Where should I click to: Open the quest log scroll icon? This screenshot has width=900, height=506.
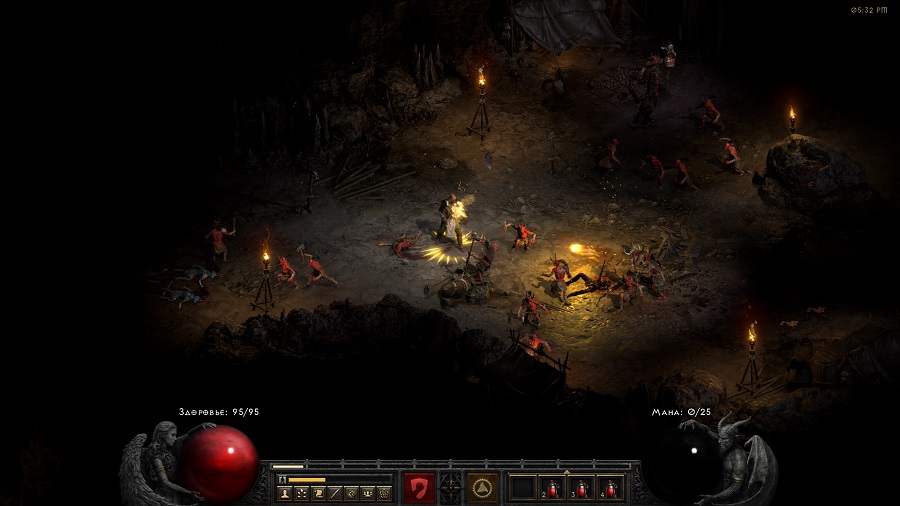pyautogui.click(x=318, y=493)
